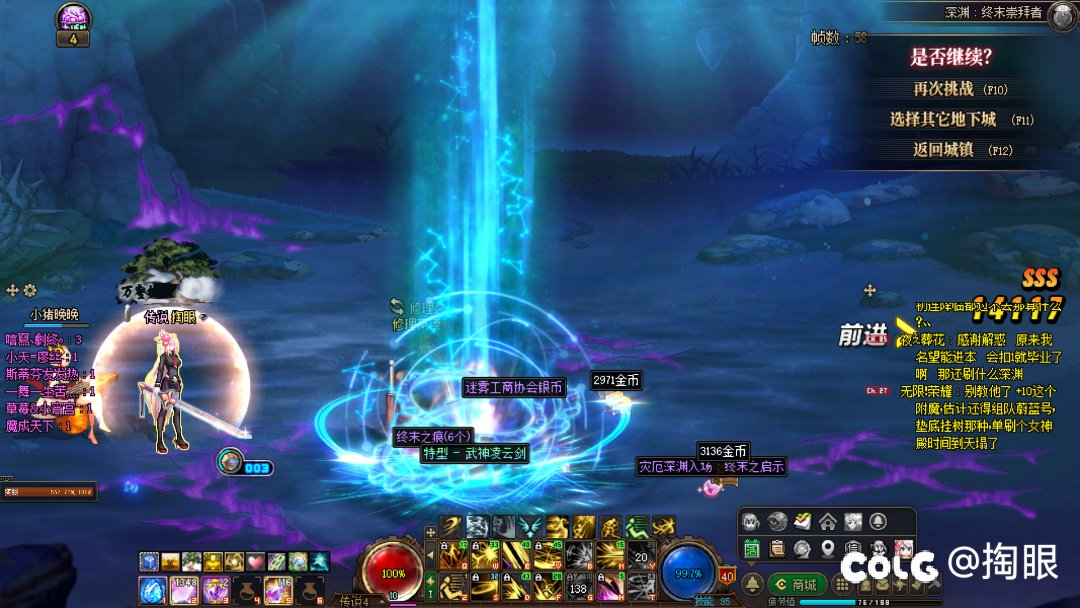Click the pink heart buff icon
The image size is (1080, 608).
[x=255, y=561]
